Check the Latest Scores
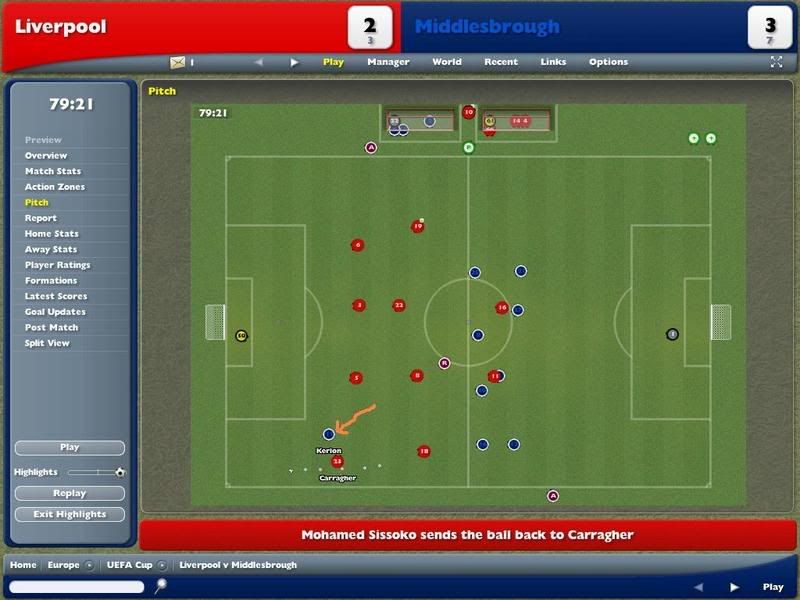800x600 pixels. click(x=56, y=296)
